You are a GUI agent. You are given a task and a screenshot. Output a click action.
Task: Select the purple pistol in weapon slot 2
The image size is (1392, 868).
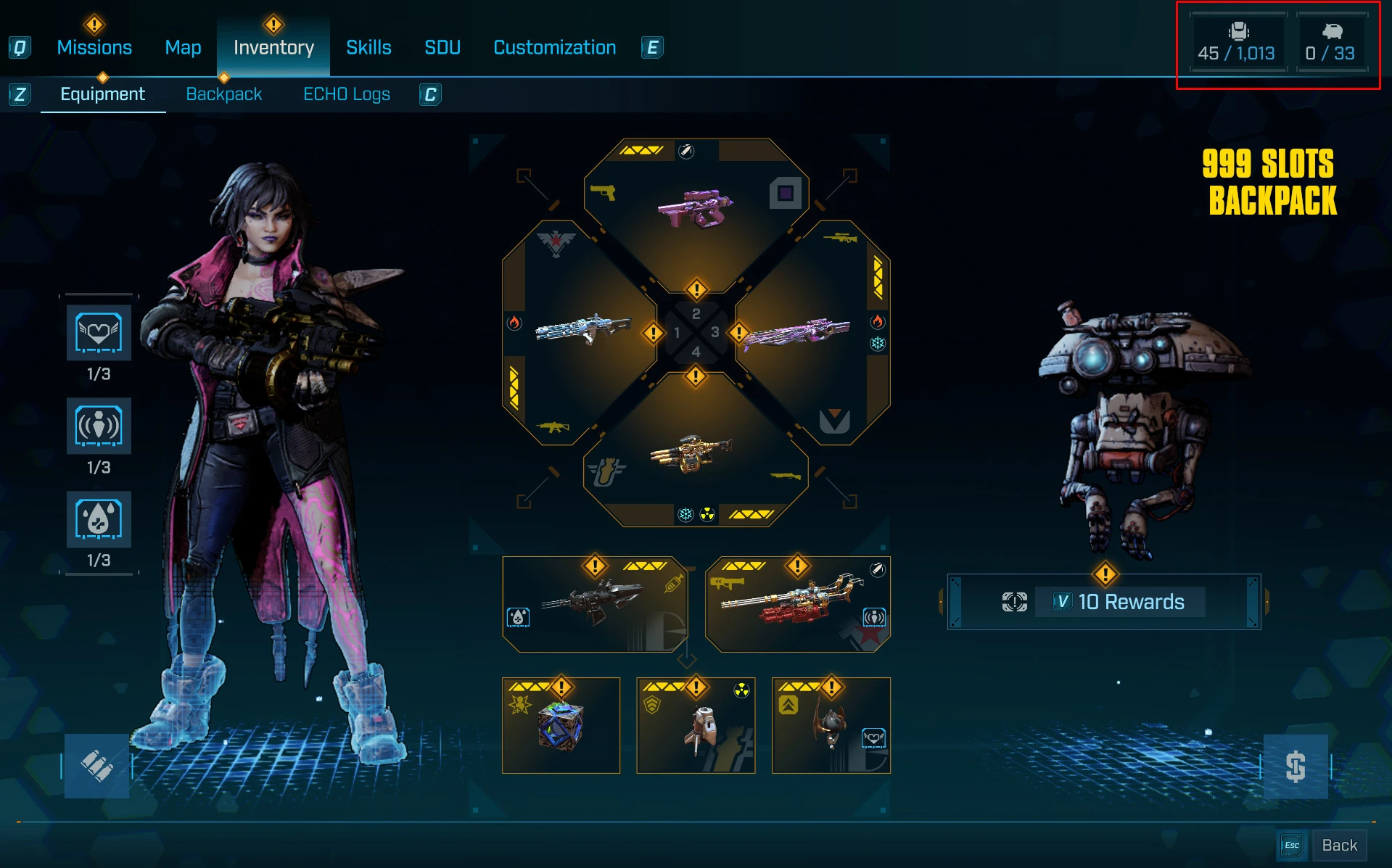coord(695,209)
